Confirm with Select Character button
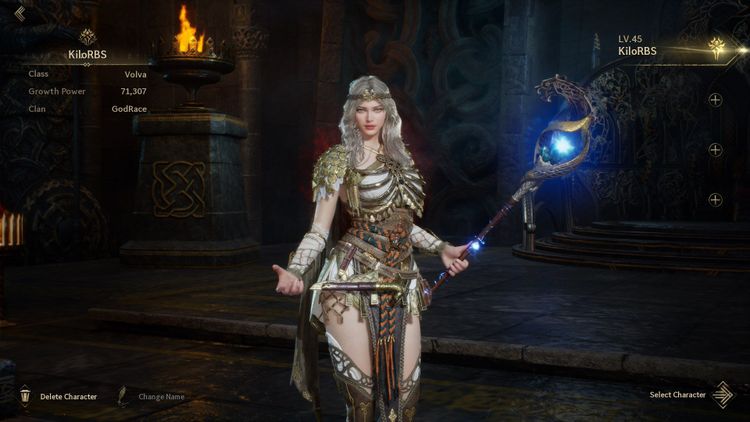The image size is (750, 422). point(689,394)
